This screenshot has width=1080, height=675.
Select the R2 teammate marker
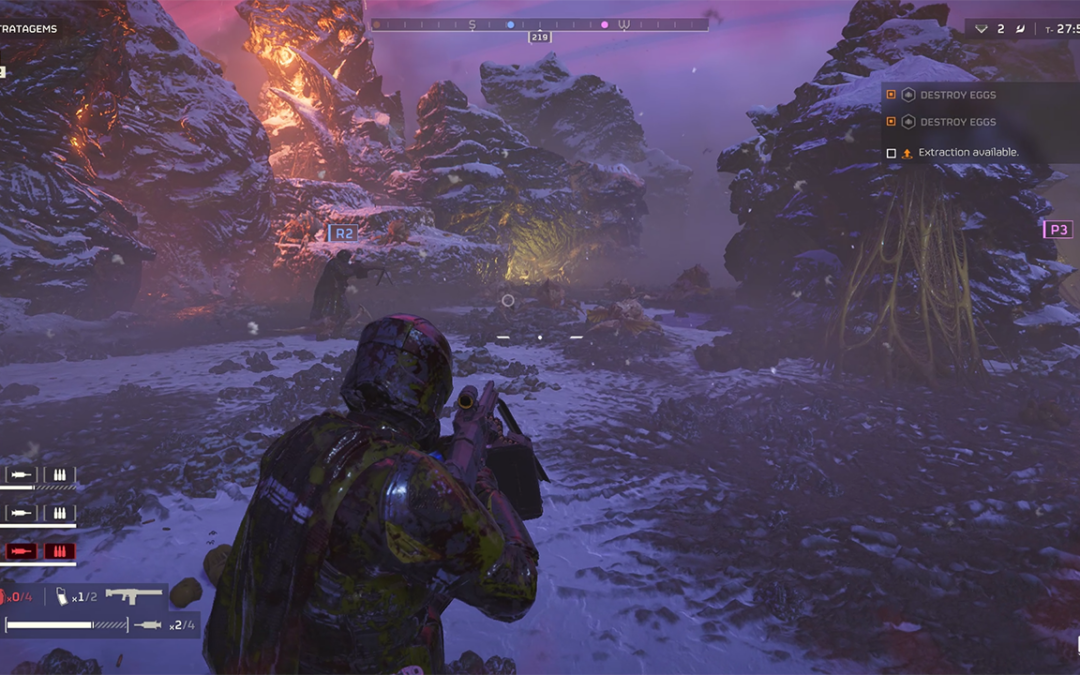pos(342,233)
